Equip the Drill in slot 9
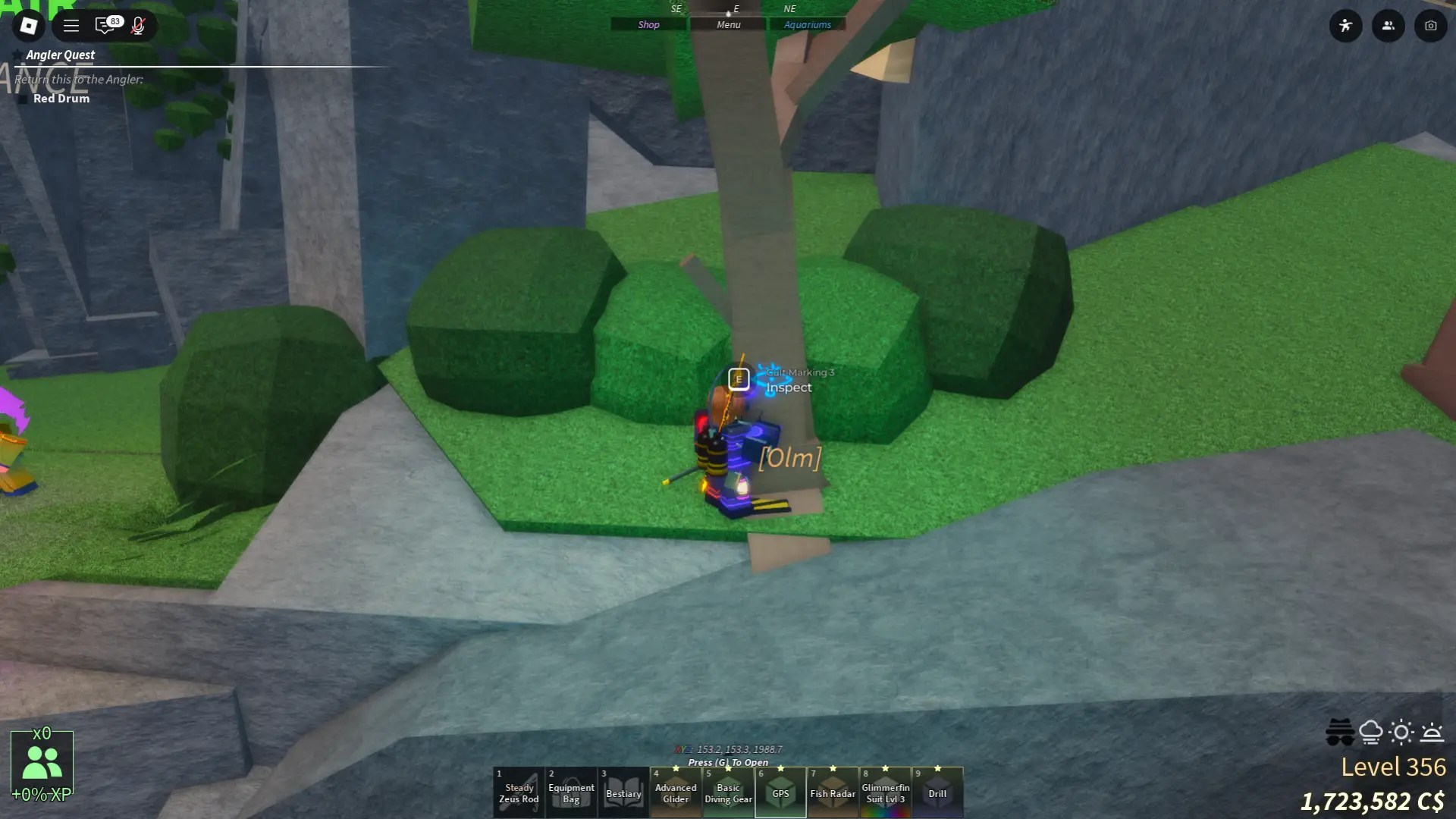This screenshot has height=819, width=1456. [x=937, y=792]
